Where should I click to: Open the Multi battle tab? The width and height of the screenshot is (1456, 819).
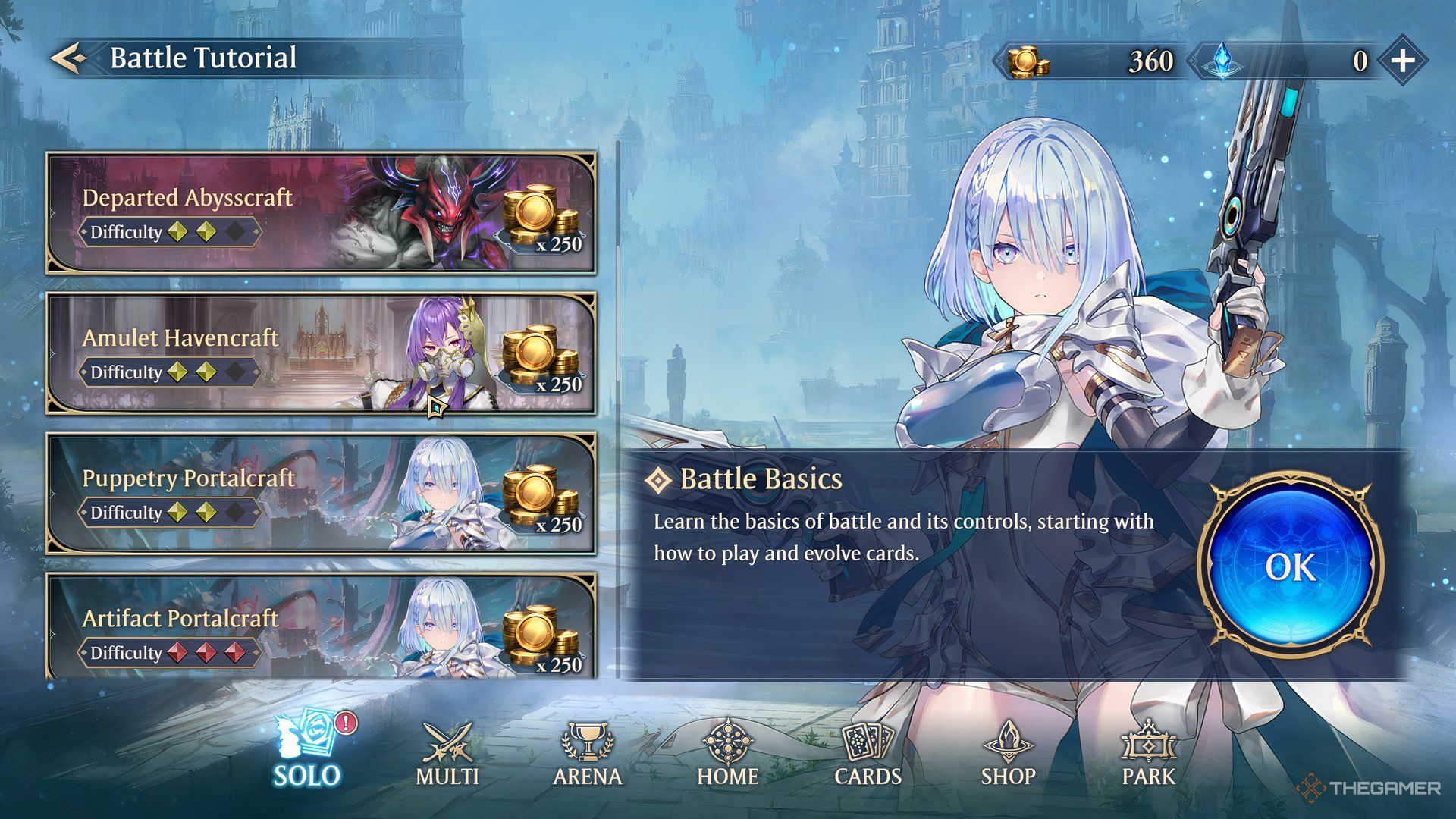(447, 755)
